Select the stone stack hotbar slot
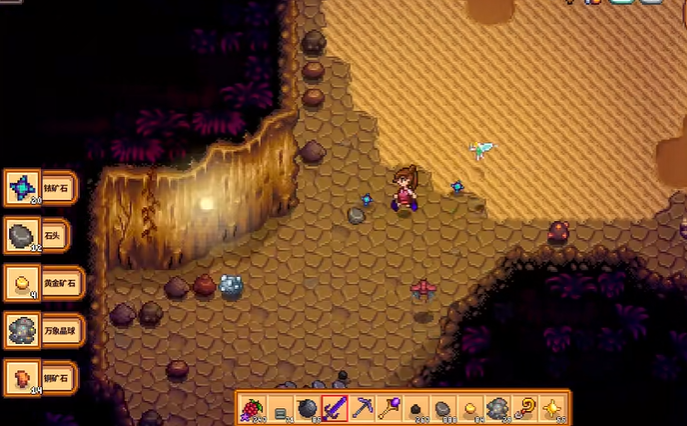The image size is (687, 426). coord(443,408)
